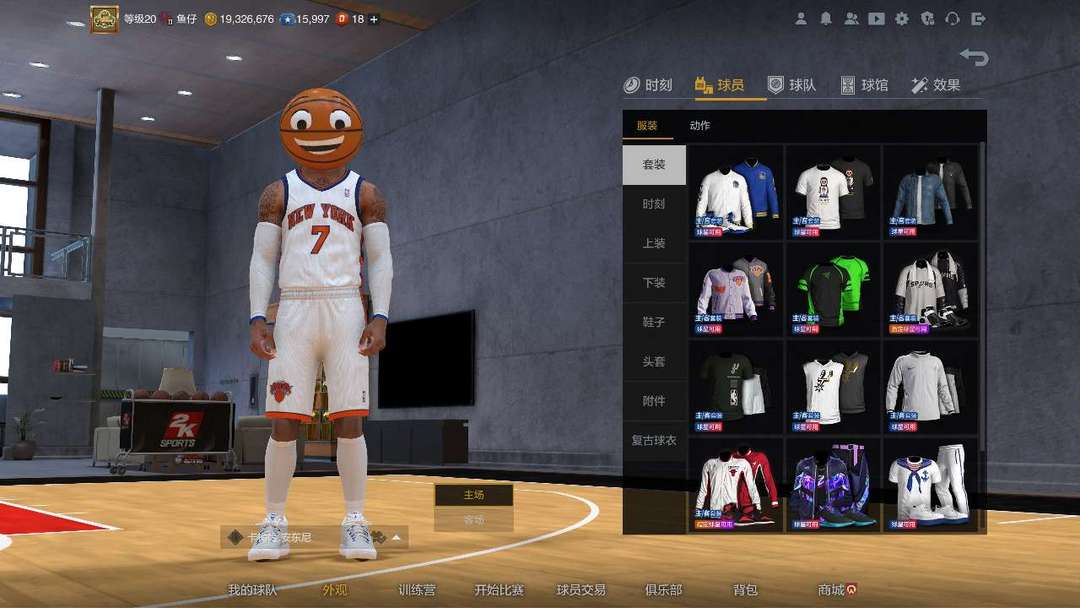1080x608 pixels.
Task: Select the 动作 animations sub-tab
Action: click(x=700, y=126)
